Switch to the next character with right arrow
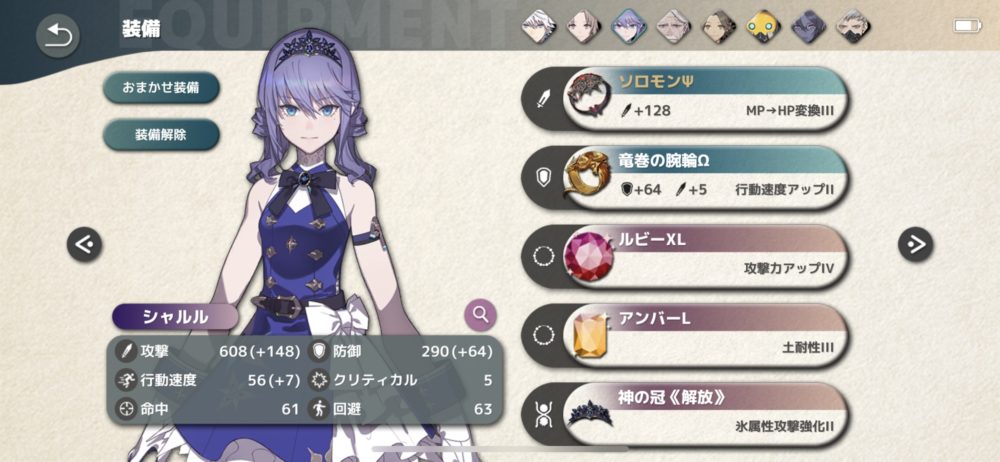Screen dimensions: 1000x462 [915, 243]
